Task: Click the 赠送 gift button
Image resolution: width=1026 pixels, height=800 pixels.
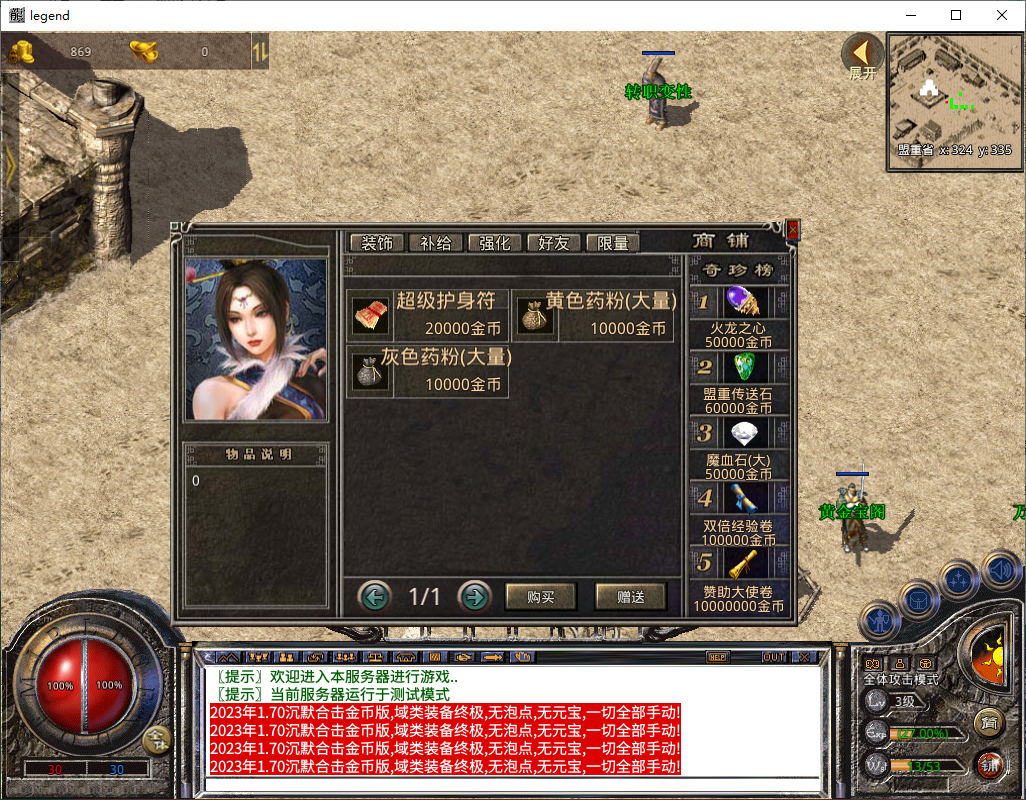Action: coord(631,597)
